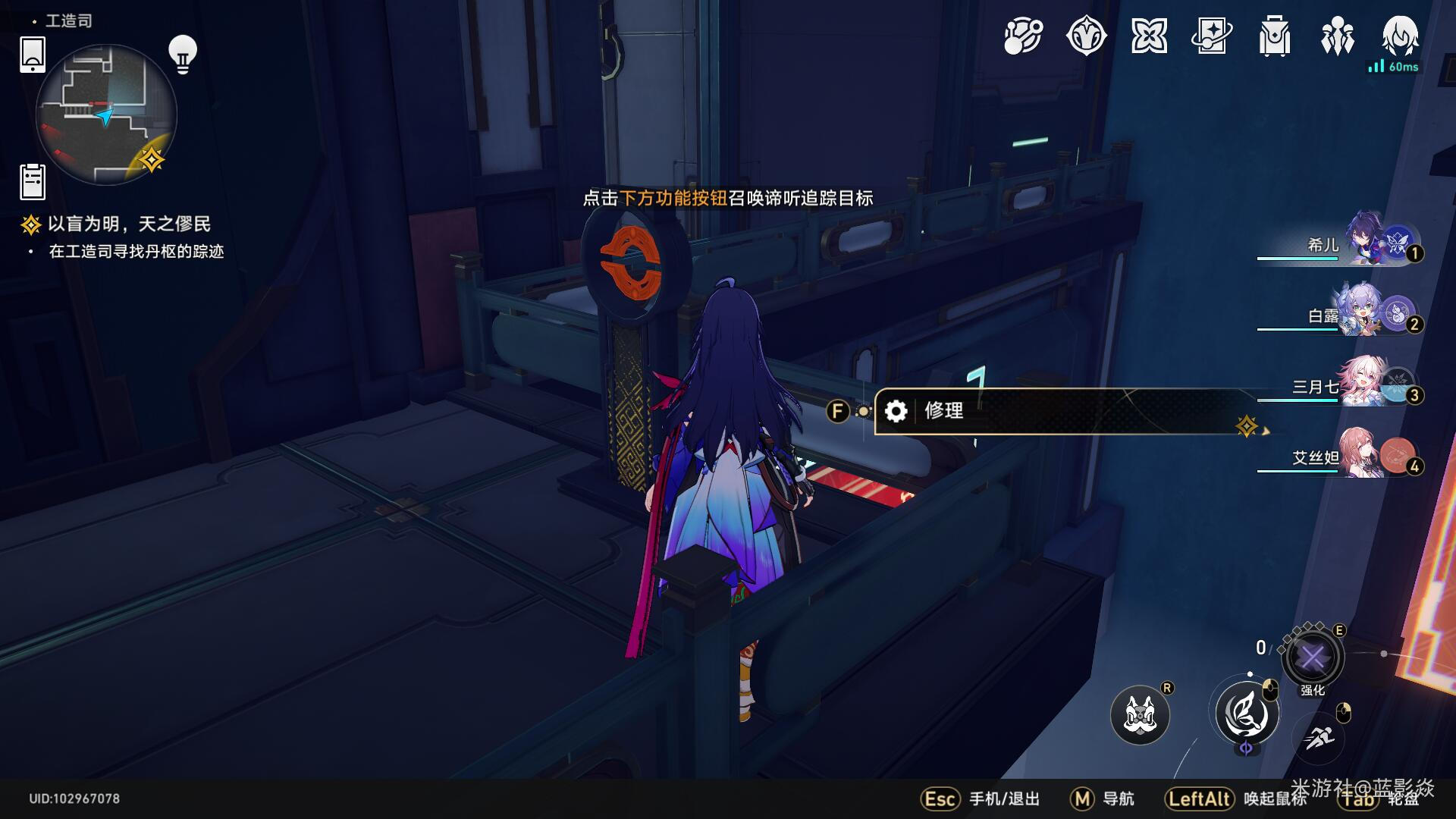Open the circular minimap

click(106, 115)
